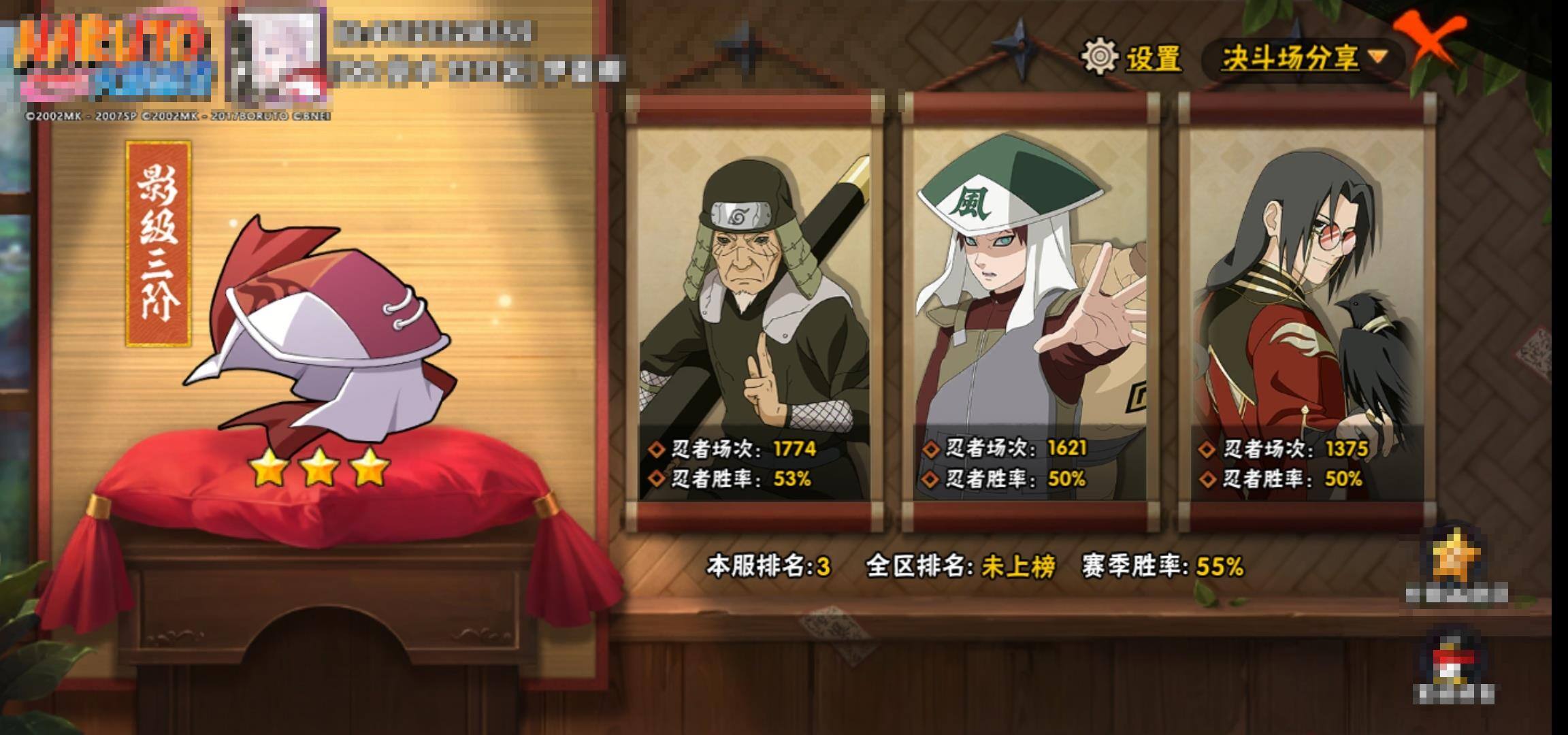Expand the 决斗场分享 share dropdown
Screen dimensions: 1568x735
click(x=1303, y=59)
